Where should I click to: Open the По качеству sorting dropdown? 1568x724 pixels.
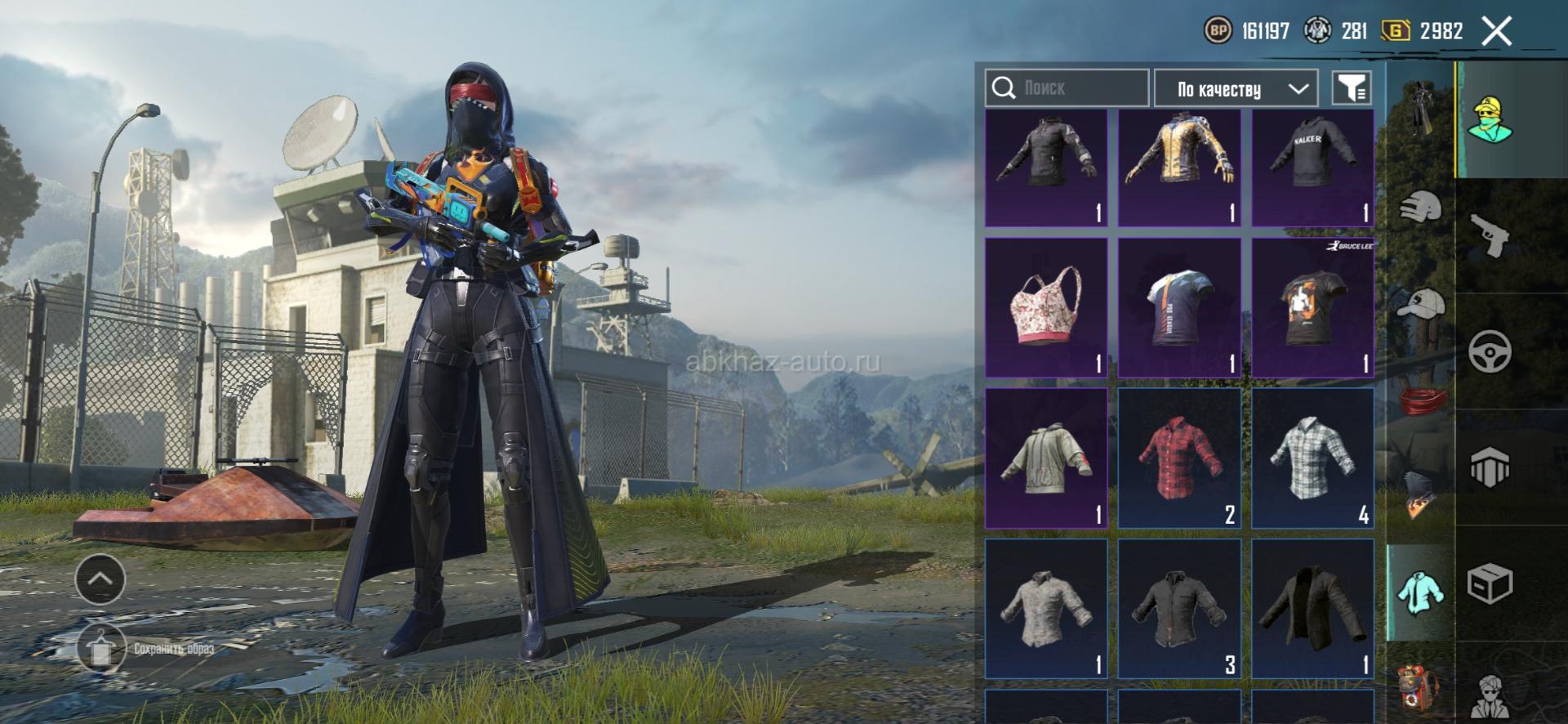pyautogui.click(x=1235, y=89)
